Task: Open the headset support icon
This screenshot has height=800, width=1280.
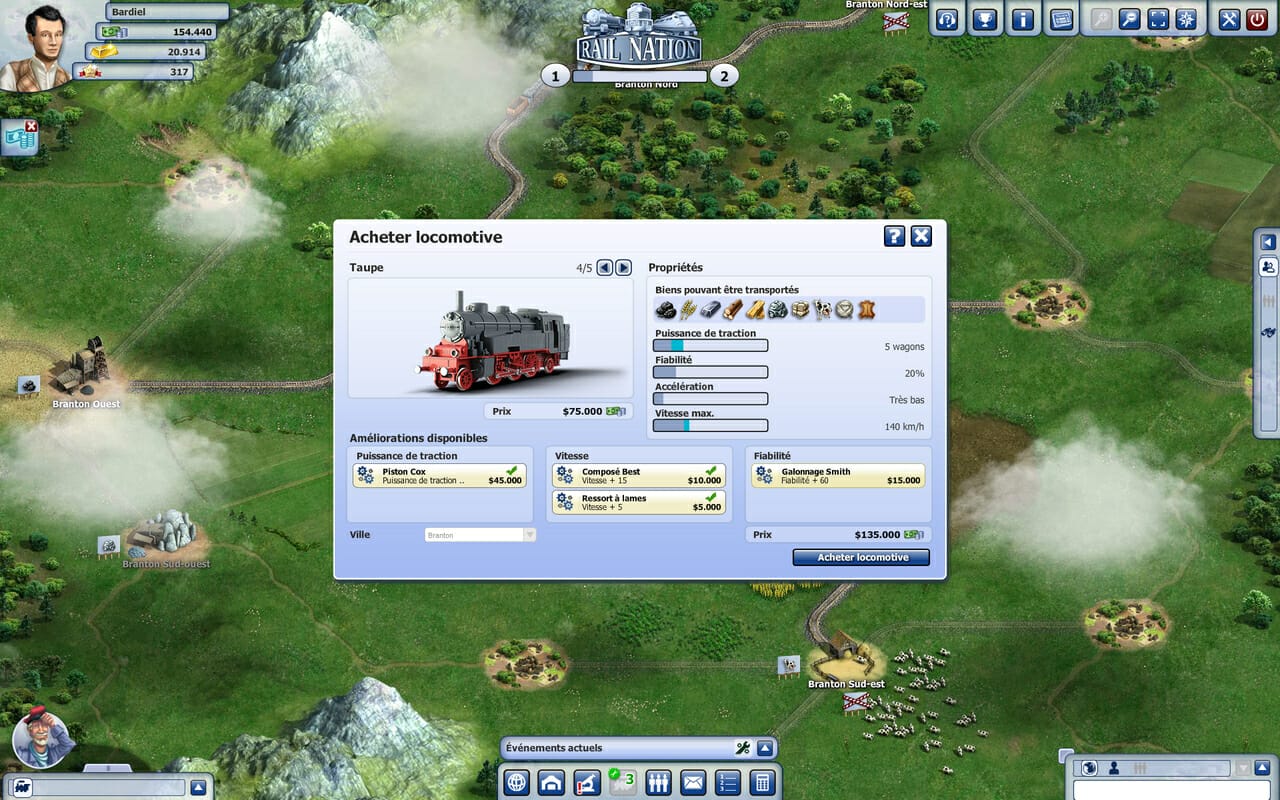Action: (948, 19)
